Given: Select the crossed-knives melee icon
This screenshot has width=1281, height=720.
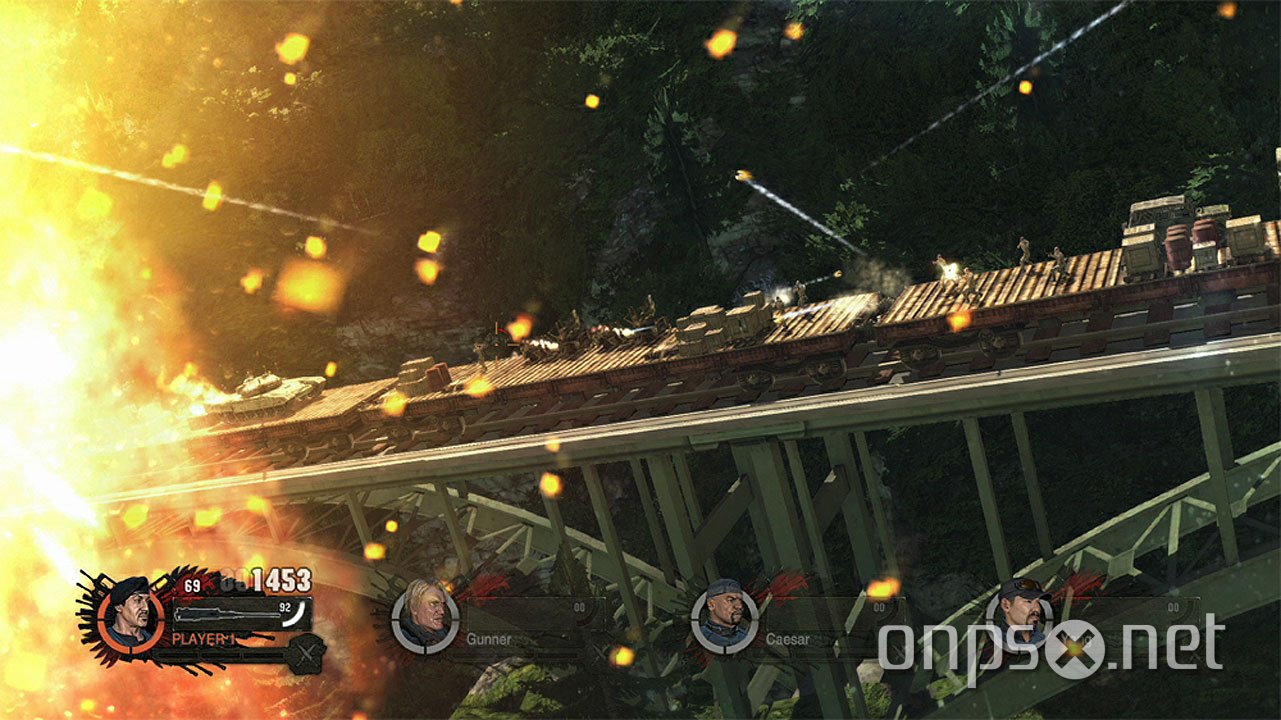Looking at the screenshot, I should [306, 652].
